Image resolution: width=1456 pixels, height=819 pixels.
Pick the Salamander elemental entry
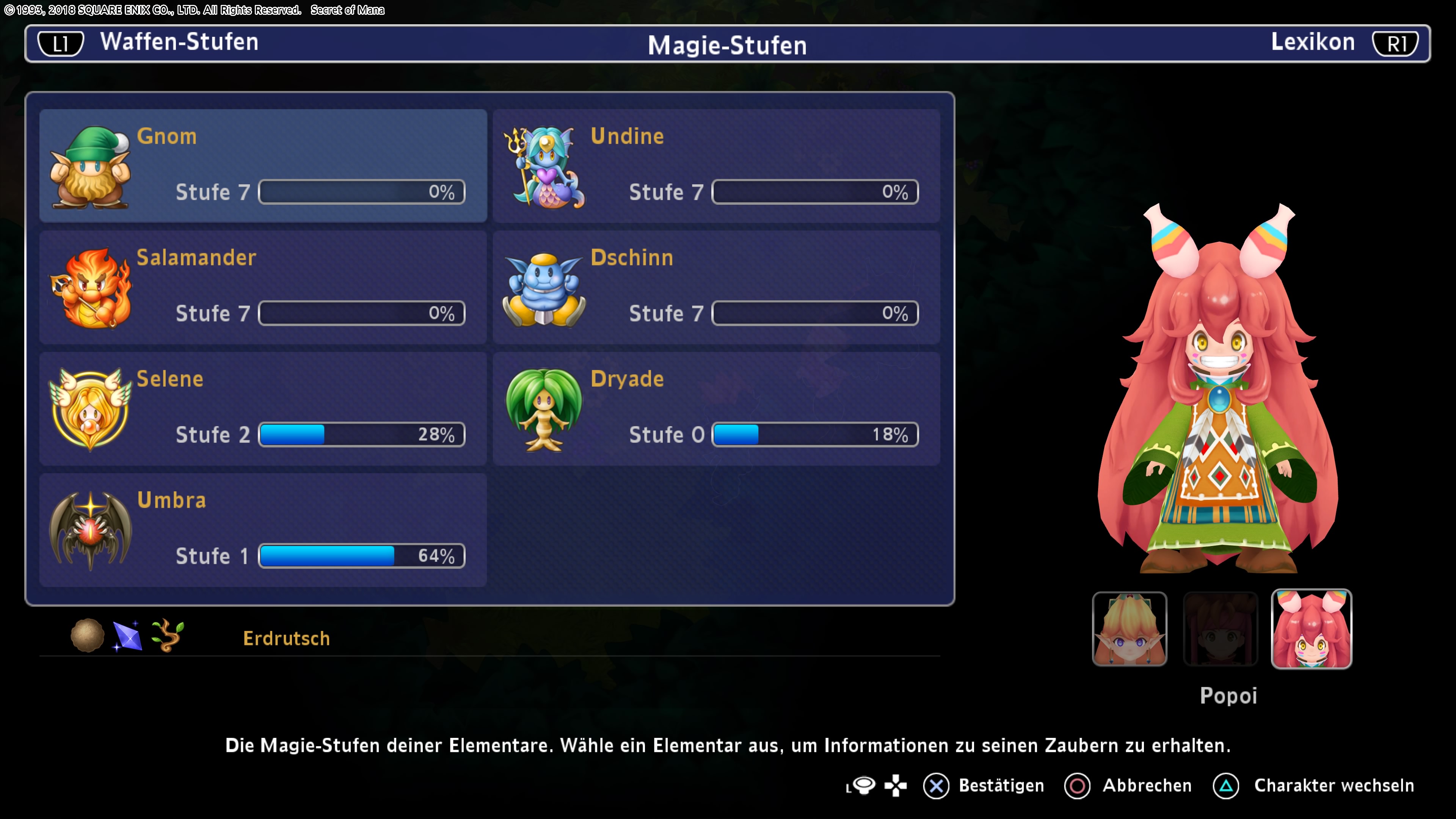tap(263, 287)
